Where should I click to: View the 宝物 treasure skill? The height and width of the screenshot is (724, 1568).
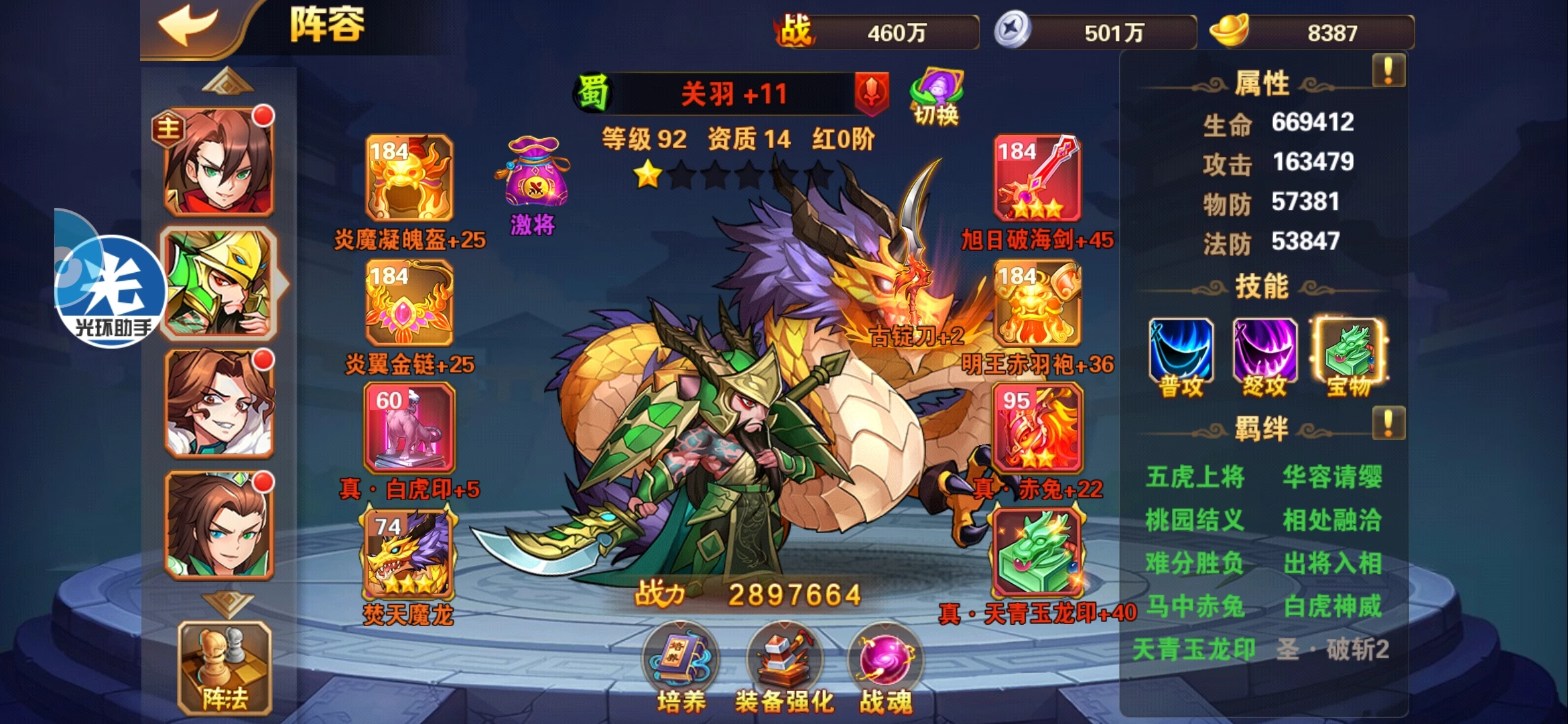coord(1349,353)
